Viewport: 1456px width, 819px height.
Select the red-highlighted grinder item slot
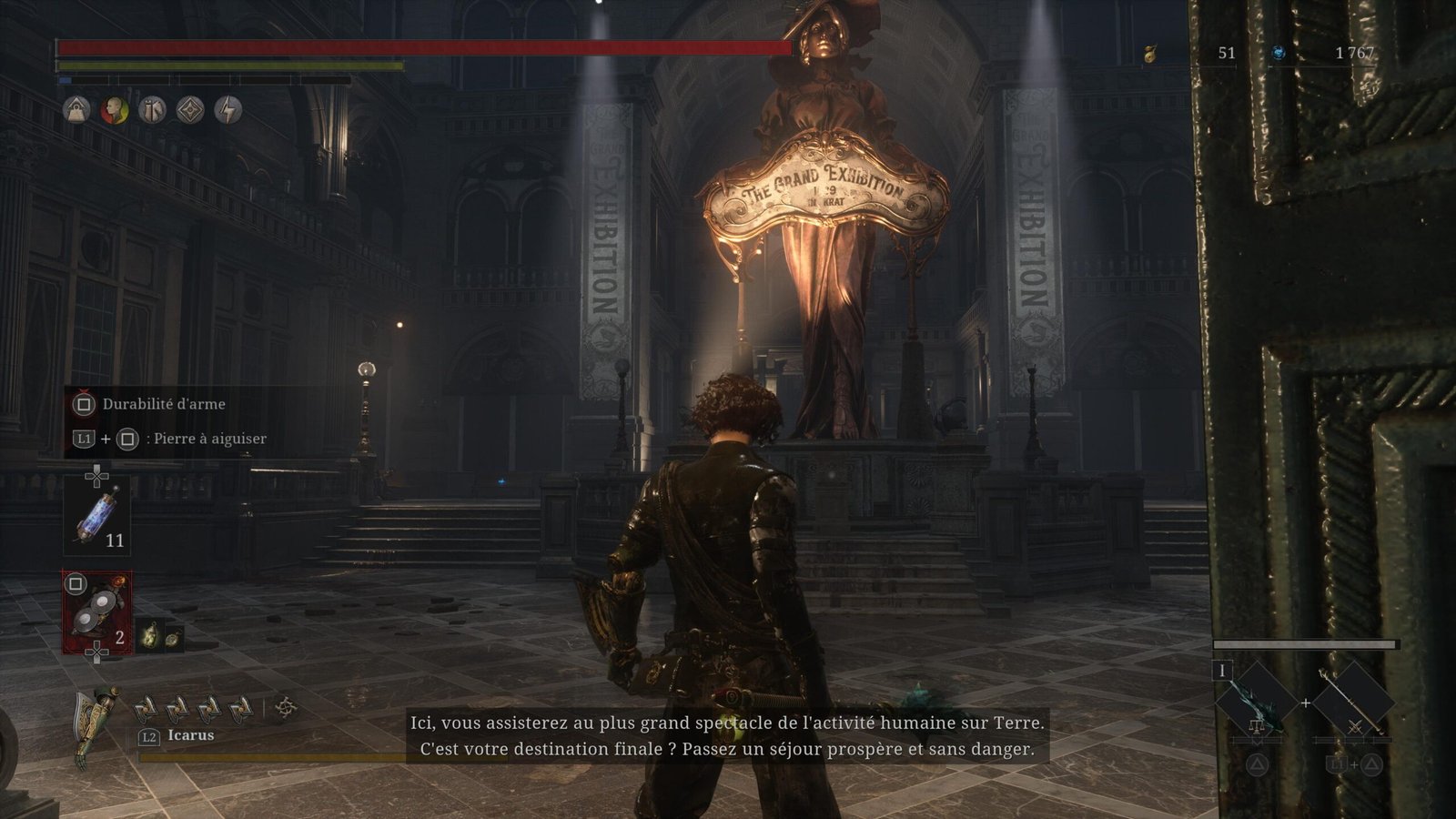click(96, 612)
